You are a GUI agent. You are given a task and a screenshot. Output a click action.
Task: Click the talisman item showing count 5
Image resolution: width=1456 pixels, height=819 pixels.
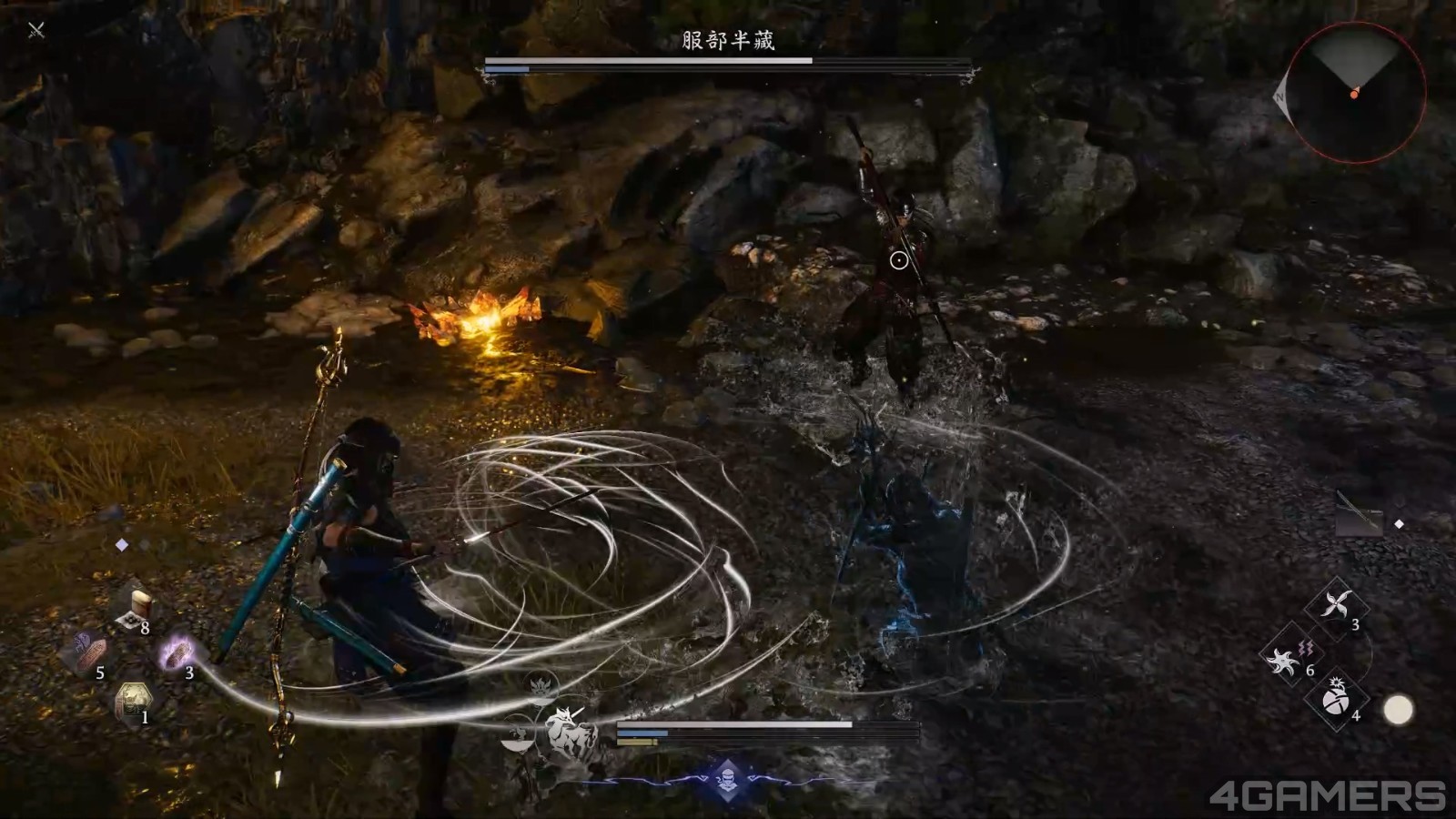(x=92, y=652)
